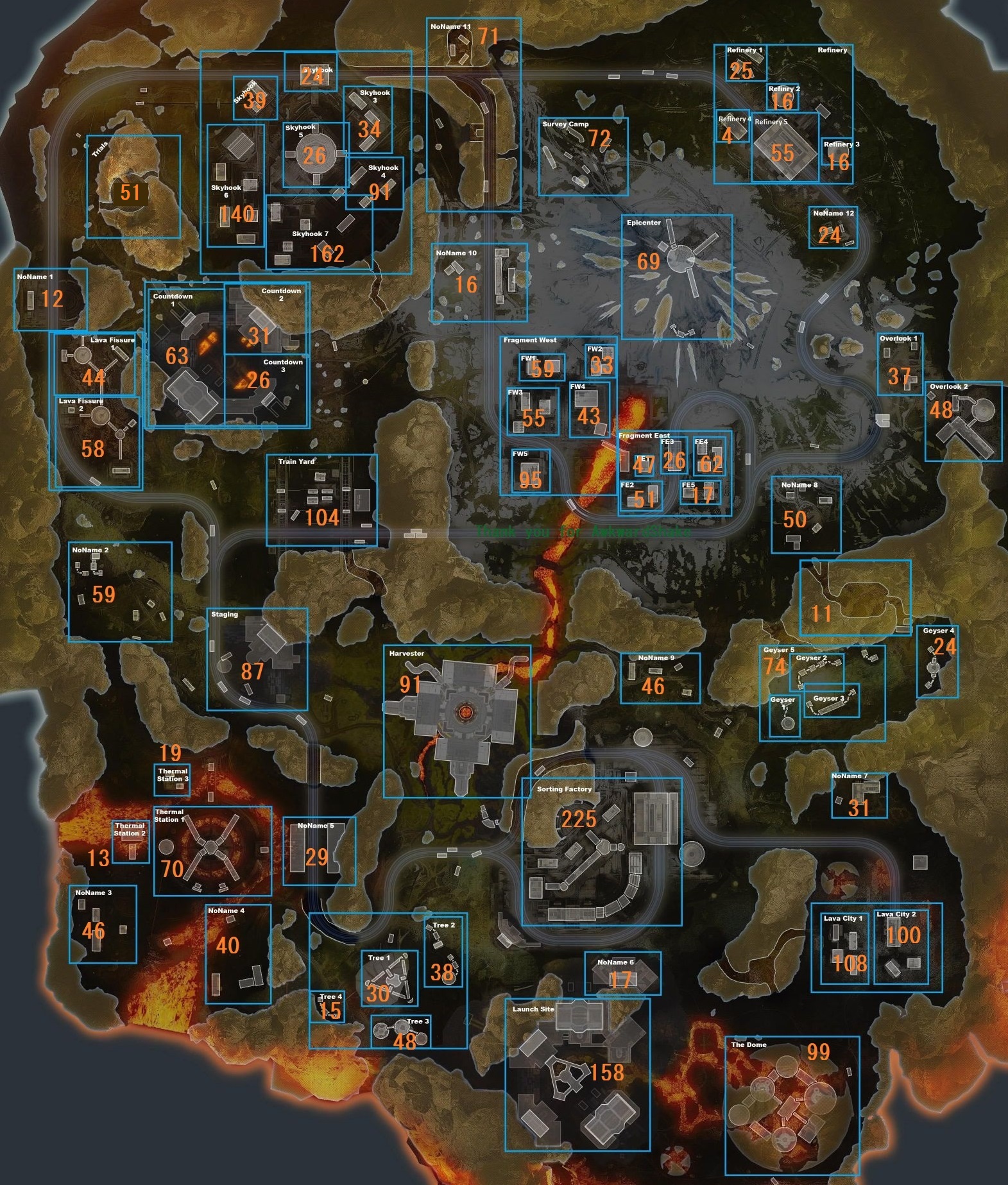Select the Train Yard area box
This screenshot has height=1185, width=1008.
click(321, 500)
